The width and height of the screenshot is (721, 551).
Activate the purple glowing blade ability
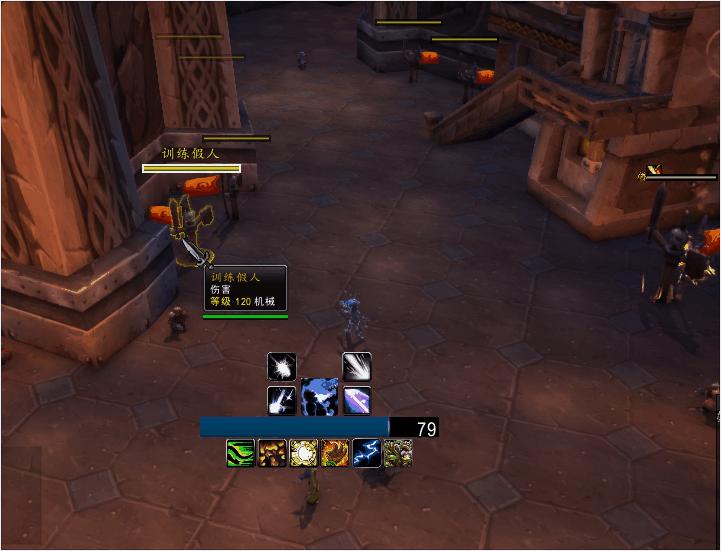357,400
